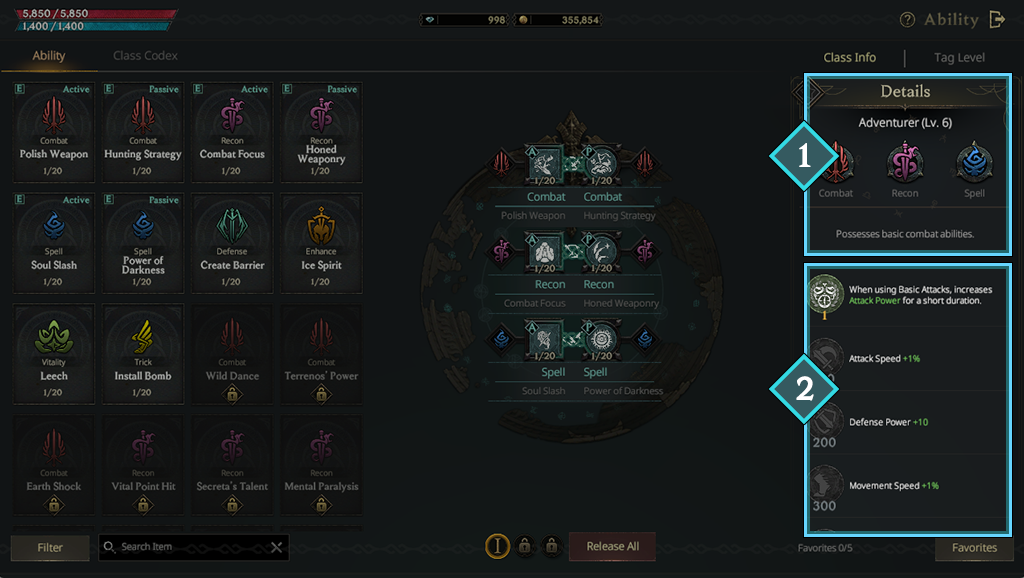
Task: Pick the Ice Spirit enhance ability
Action: [x=321, y=242]
